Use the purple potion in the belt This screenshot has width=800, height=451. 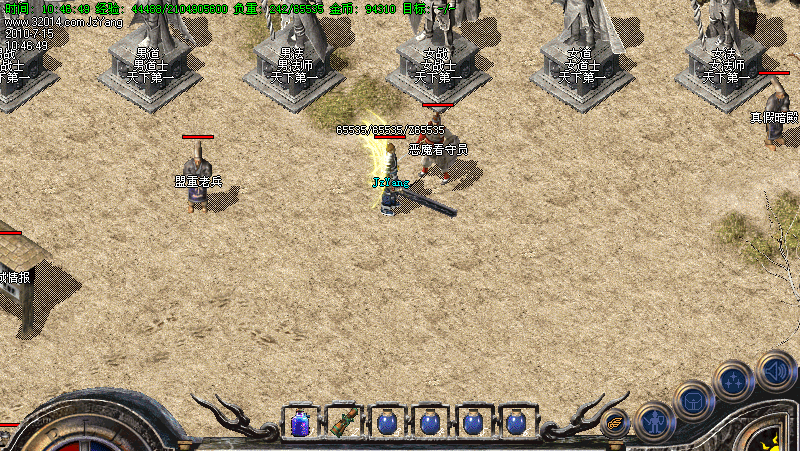tap(300, 423)
